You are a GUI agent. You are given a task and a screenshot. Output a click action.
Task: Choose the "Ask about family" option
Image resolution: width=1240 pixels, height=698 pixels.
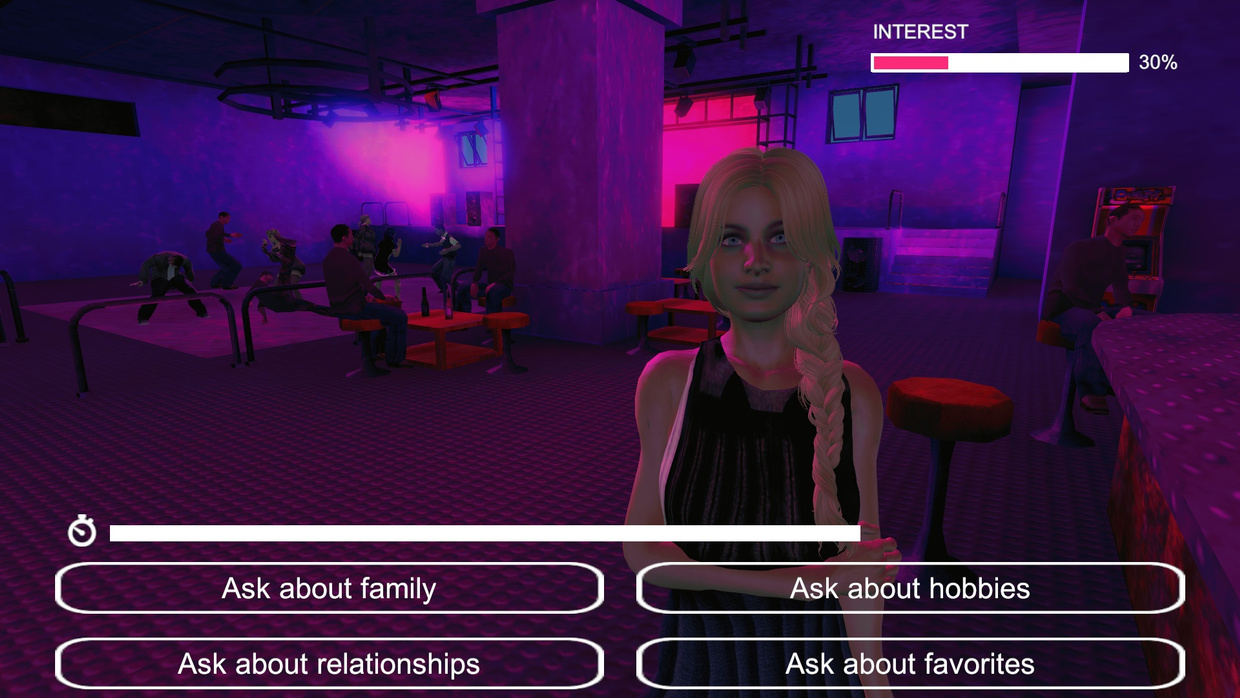click(x=329, y=588)
